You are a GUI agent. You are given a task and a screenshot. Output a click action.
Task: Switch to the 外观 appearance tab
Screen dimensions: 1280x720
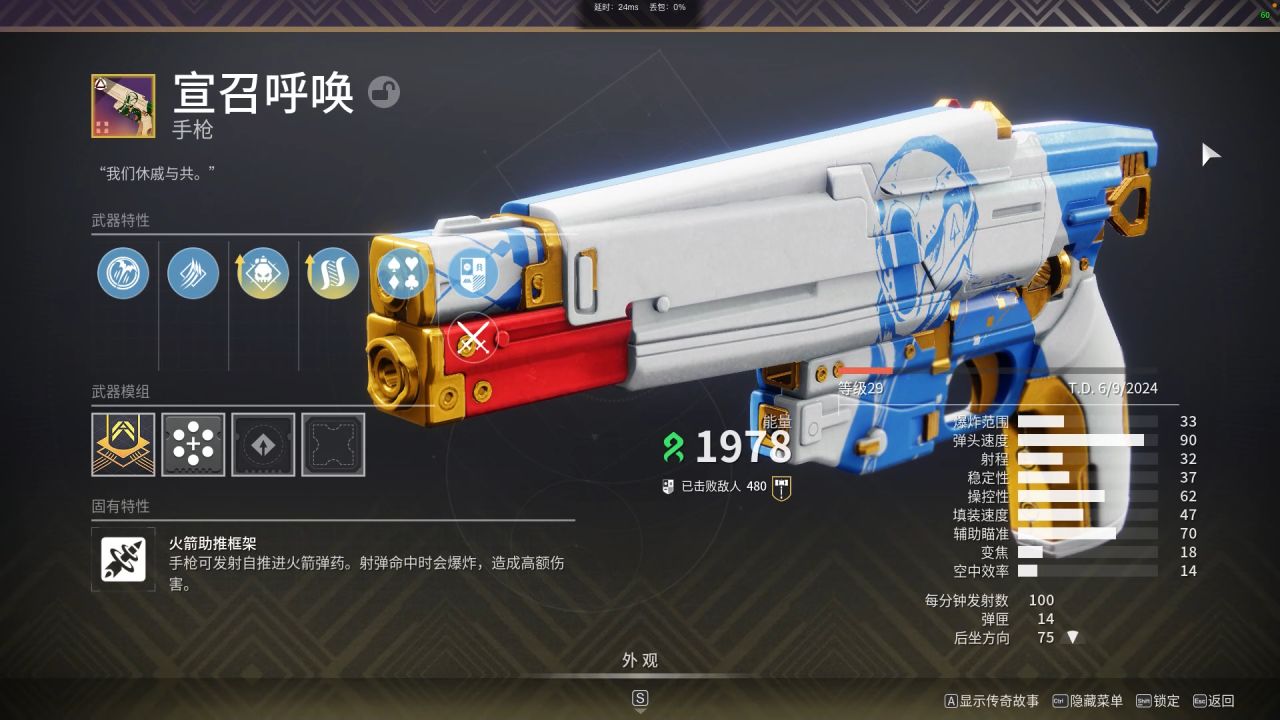(640, 660)
